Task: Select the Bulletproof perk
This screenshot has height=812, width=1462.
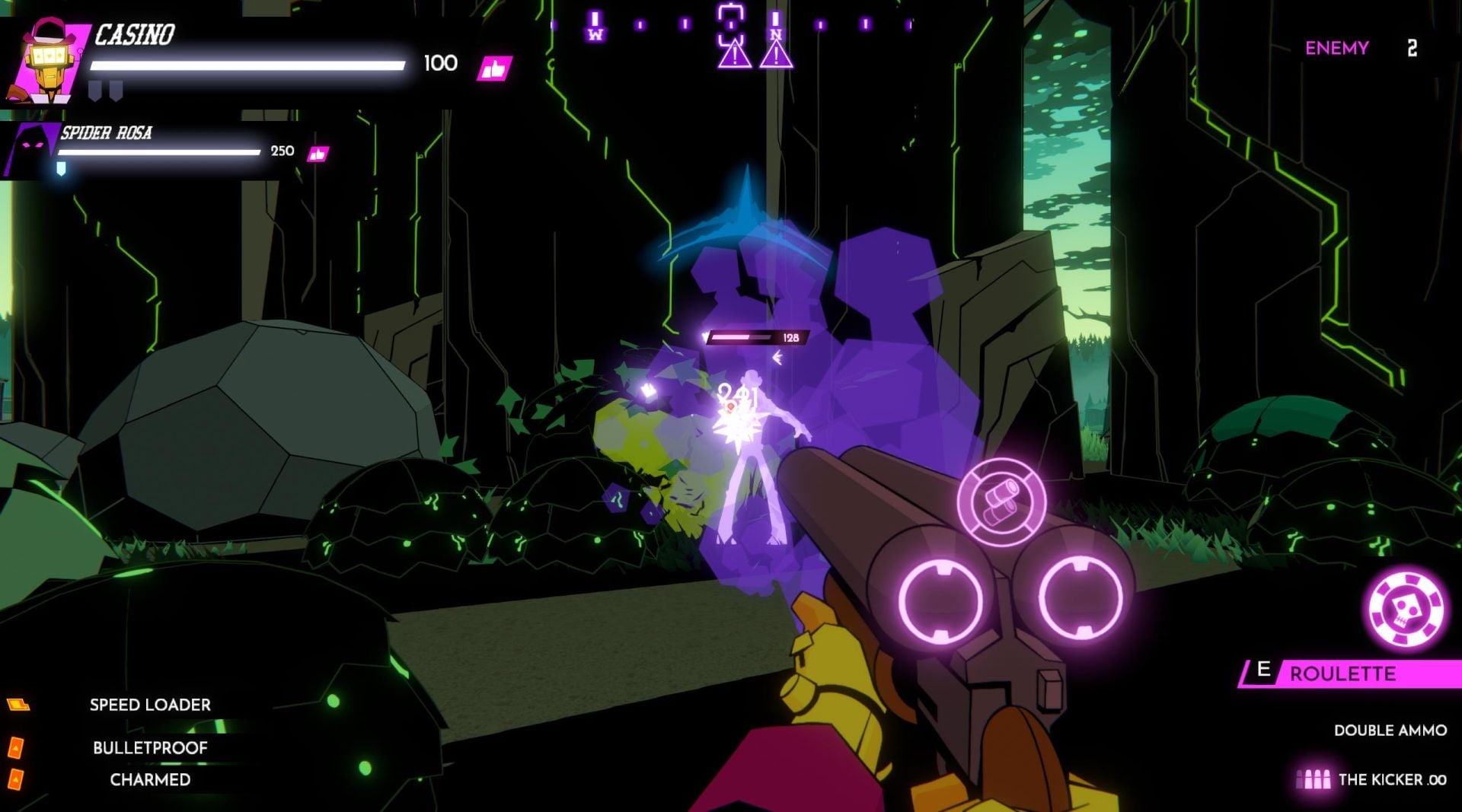Action: [150, 748]
